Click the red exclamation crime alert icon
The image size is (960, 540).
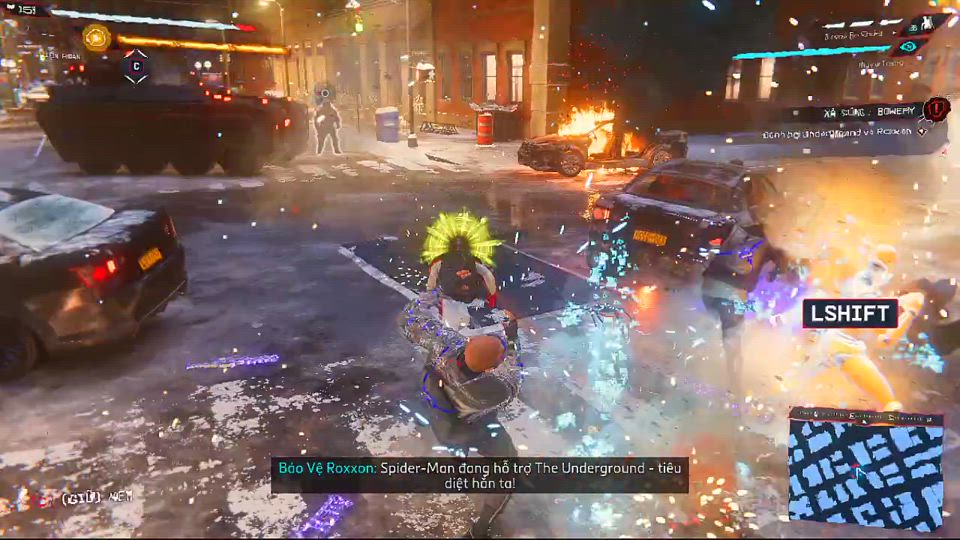936,109
